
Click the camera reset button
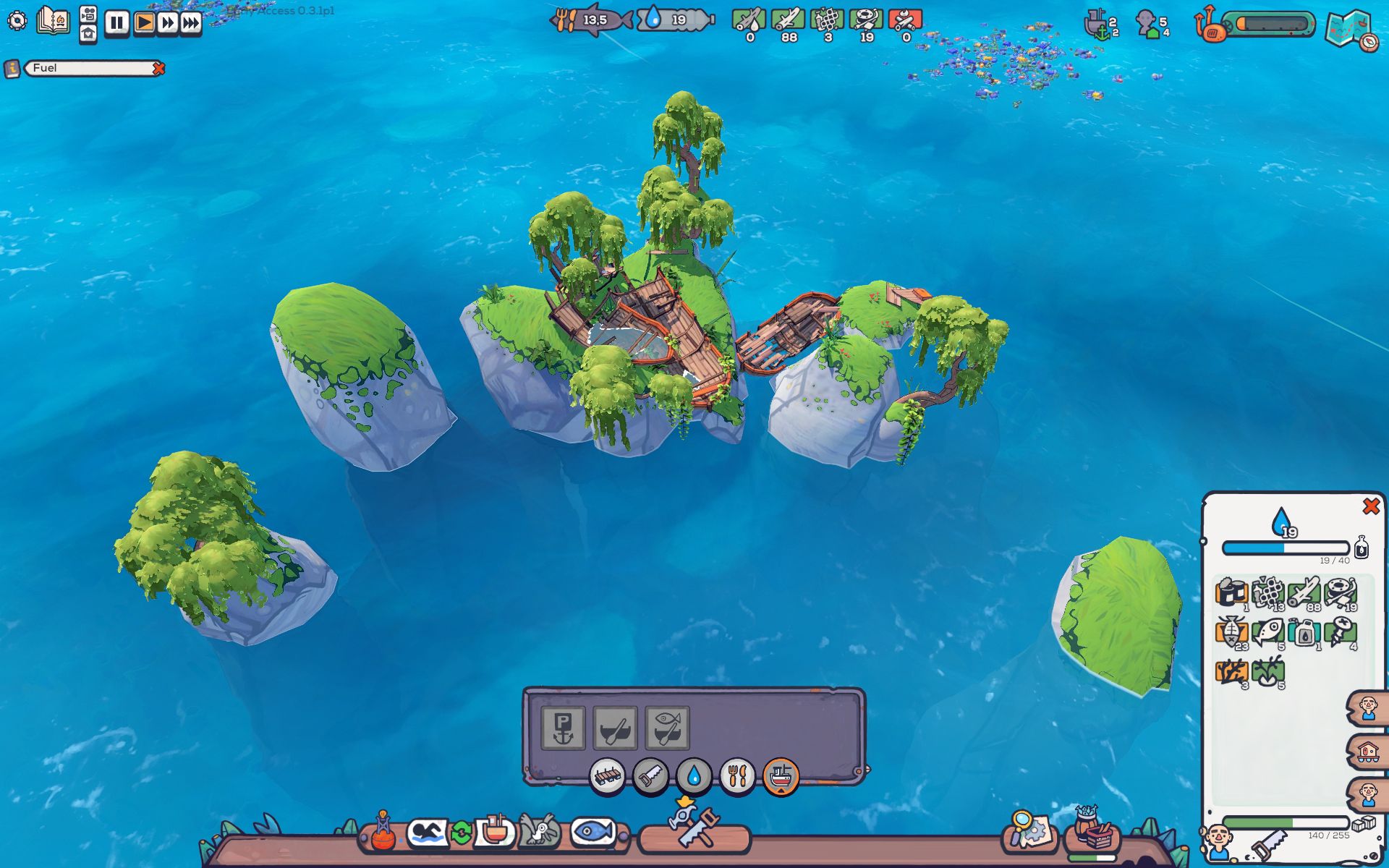88,14
